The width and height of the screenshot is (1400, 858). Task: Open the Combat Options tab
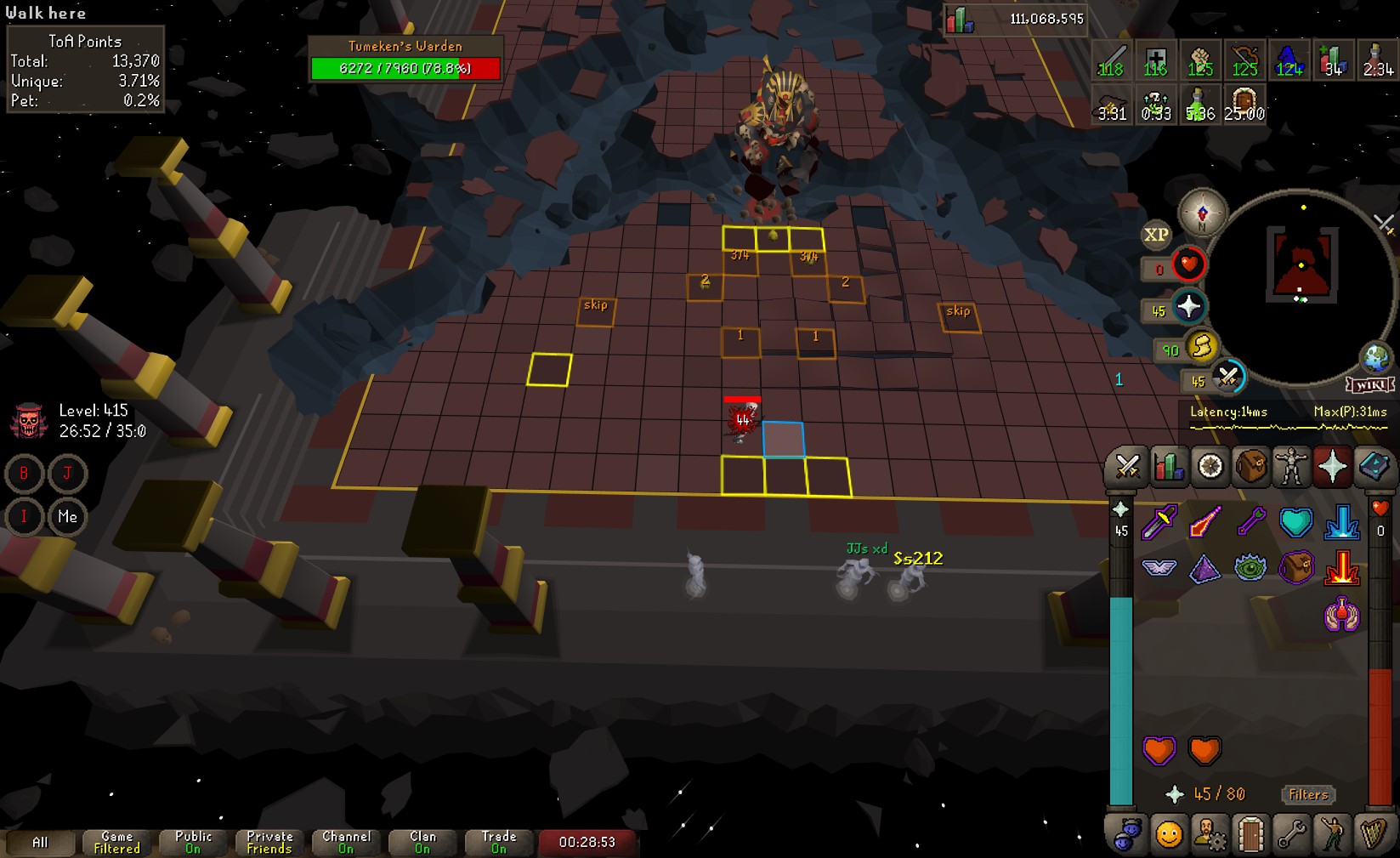(x=1127, y=467)
